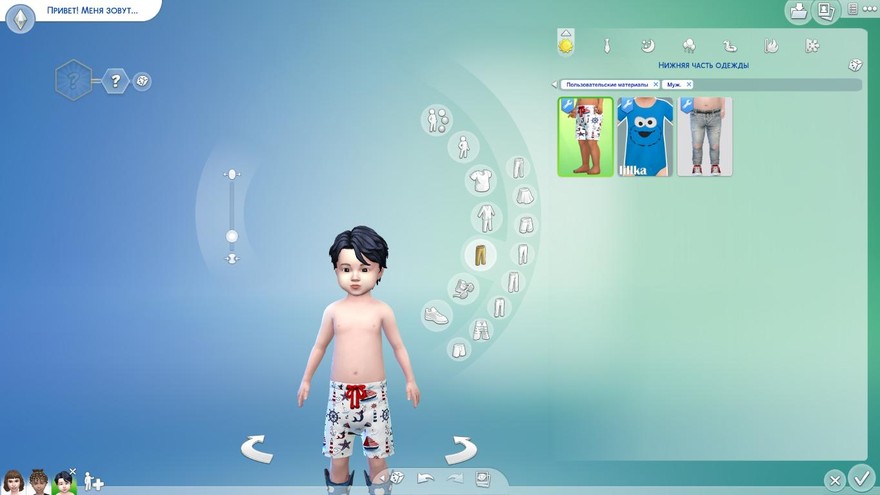
Task: Open the tops shirt category
Action: click(479, 181)
